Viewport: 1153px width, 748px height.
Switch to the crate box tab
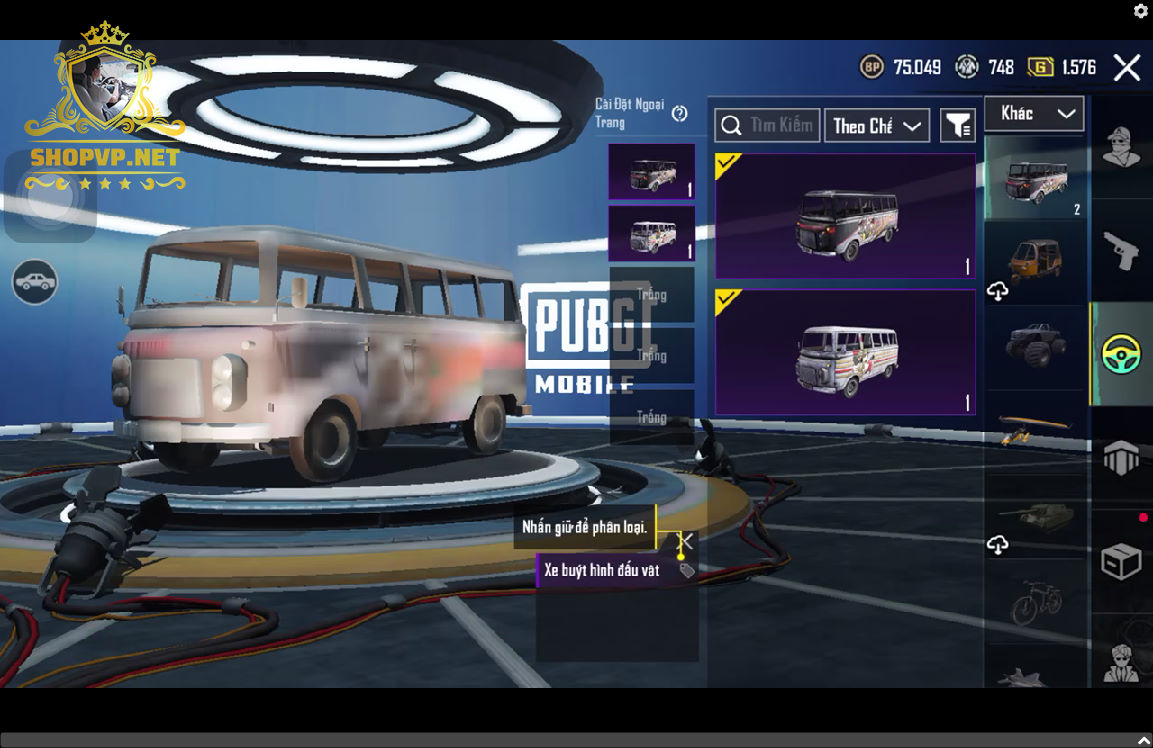click(1121, 562)
